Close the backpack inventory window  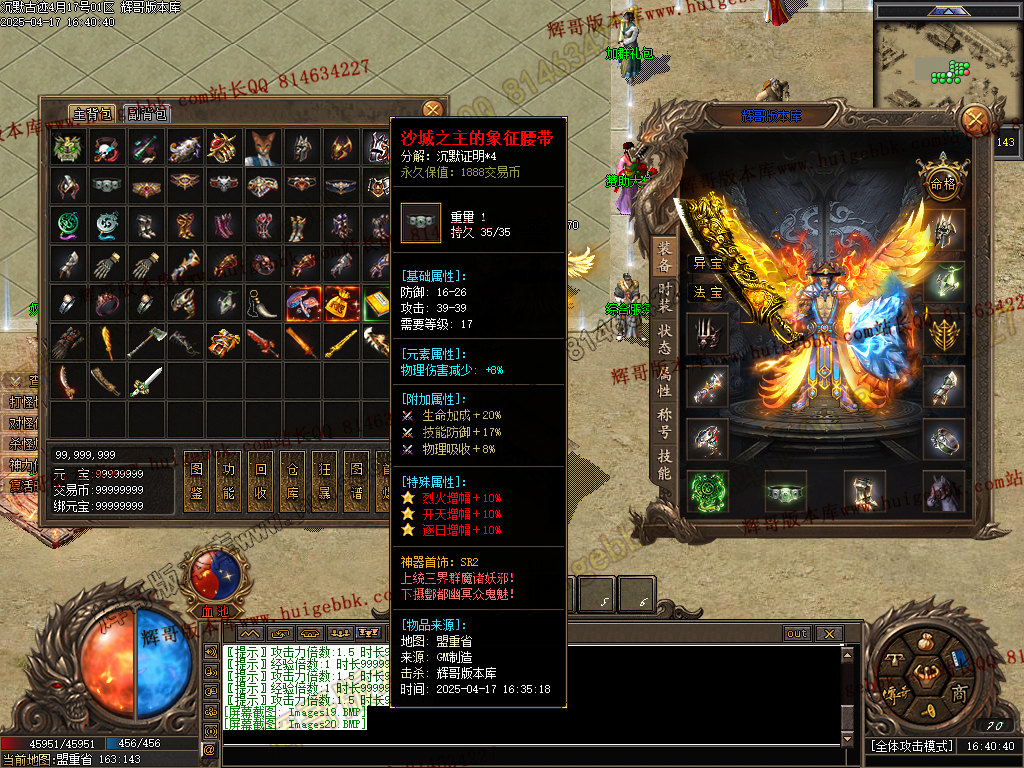(432, 109)
